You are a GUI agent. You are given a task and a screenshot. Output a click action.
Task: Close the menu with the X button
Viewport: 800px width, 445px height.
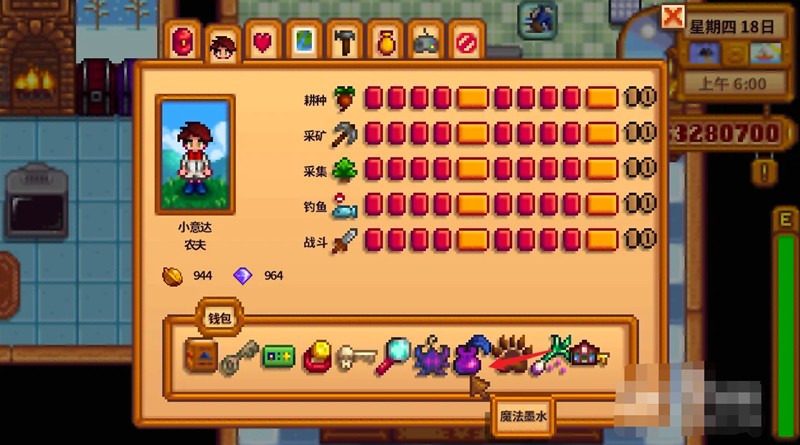click(x=673, y=16)
